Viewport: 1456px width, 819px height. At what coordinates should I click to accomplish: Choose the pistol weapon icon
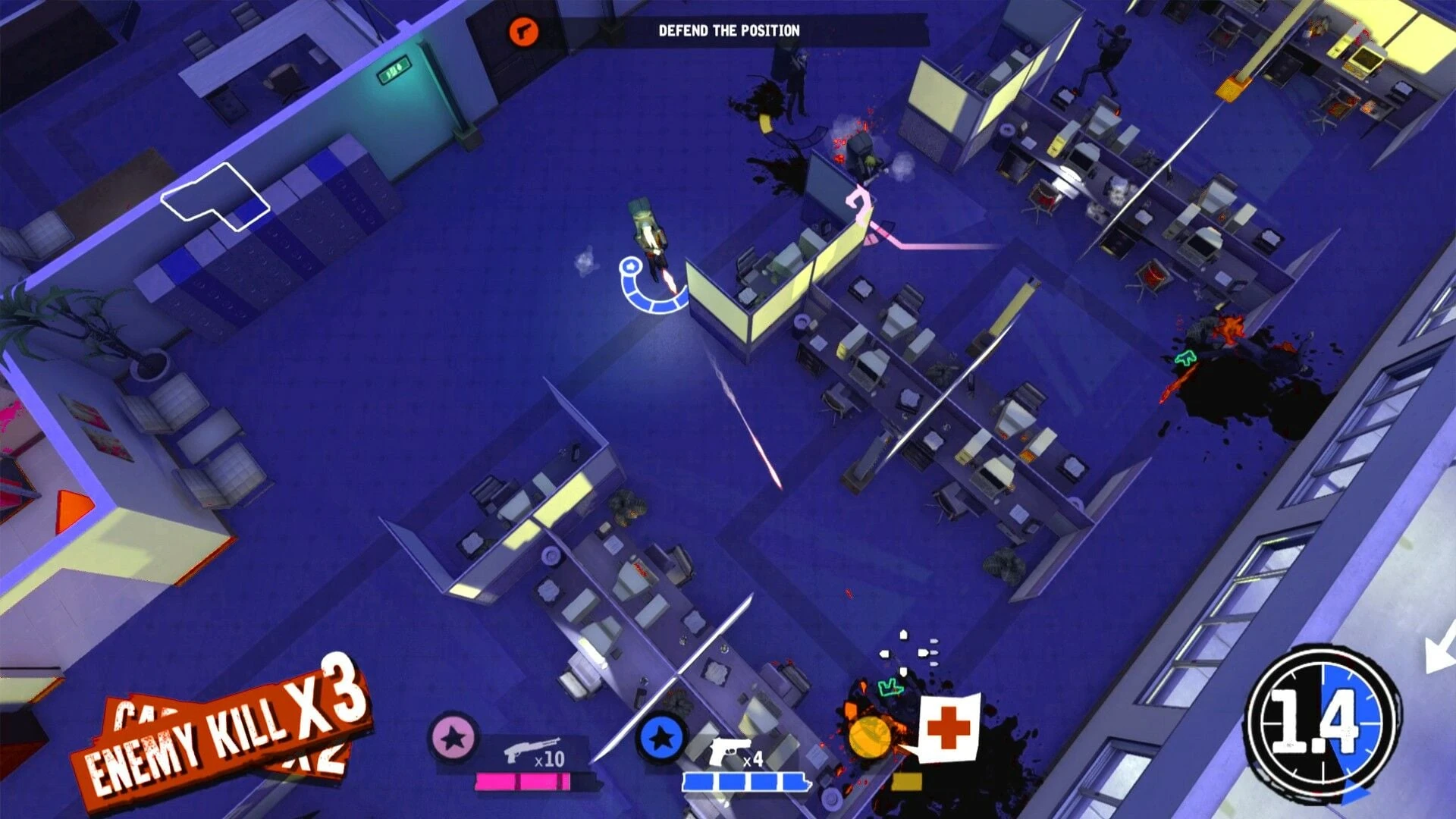(x=730, y=752)
